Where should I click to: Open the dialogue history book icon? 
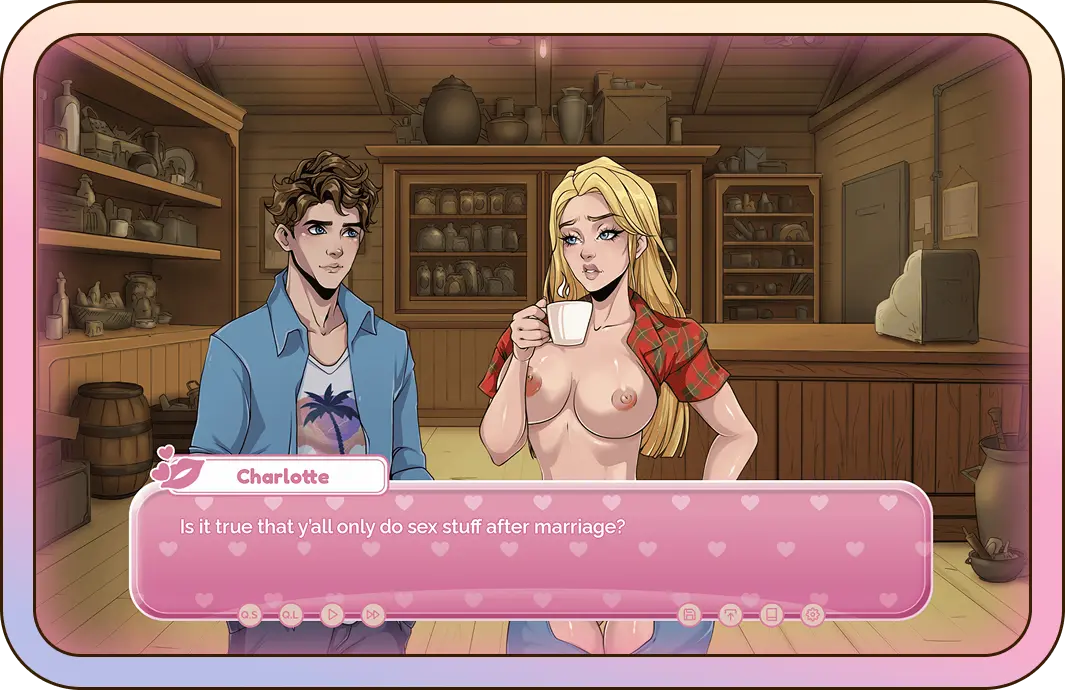click(x=771, y=615)
